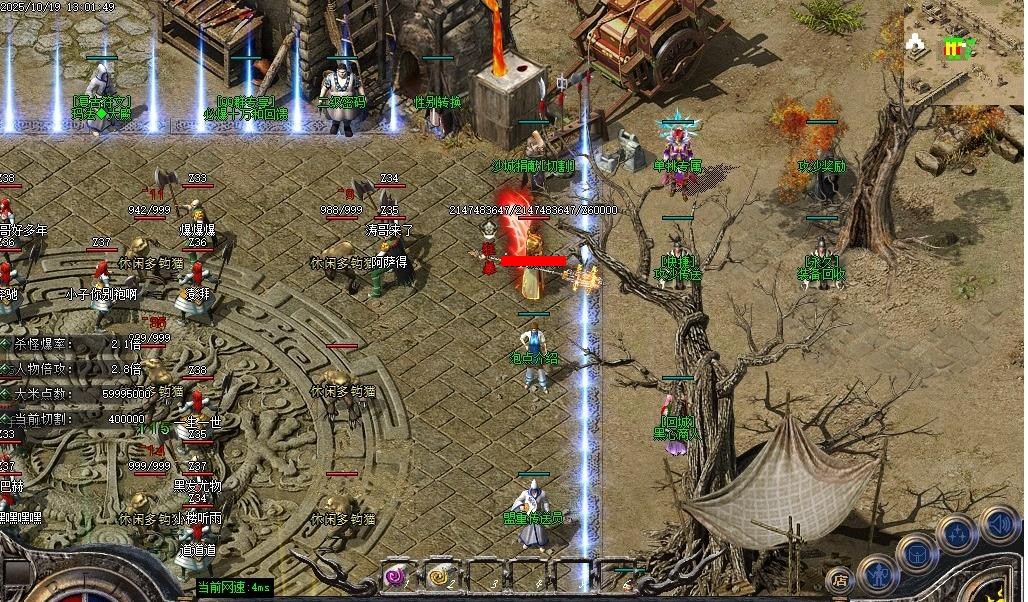Use the purple swirl scroll in hotbar
Viewport: 1028px width, 602px height.
click(397, 576)
